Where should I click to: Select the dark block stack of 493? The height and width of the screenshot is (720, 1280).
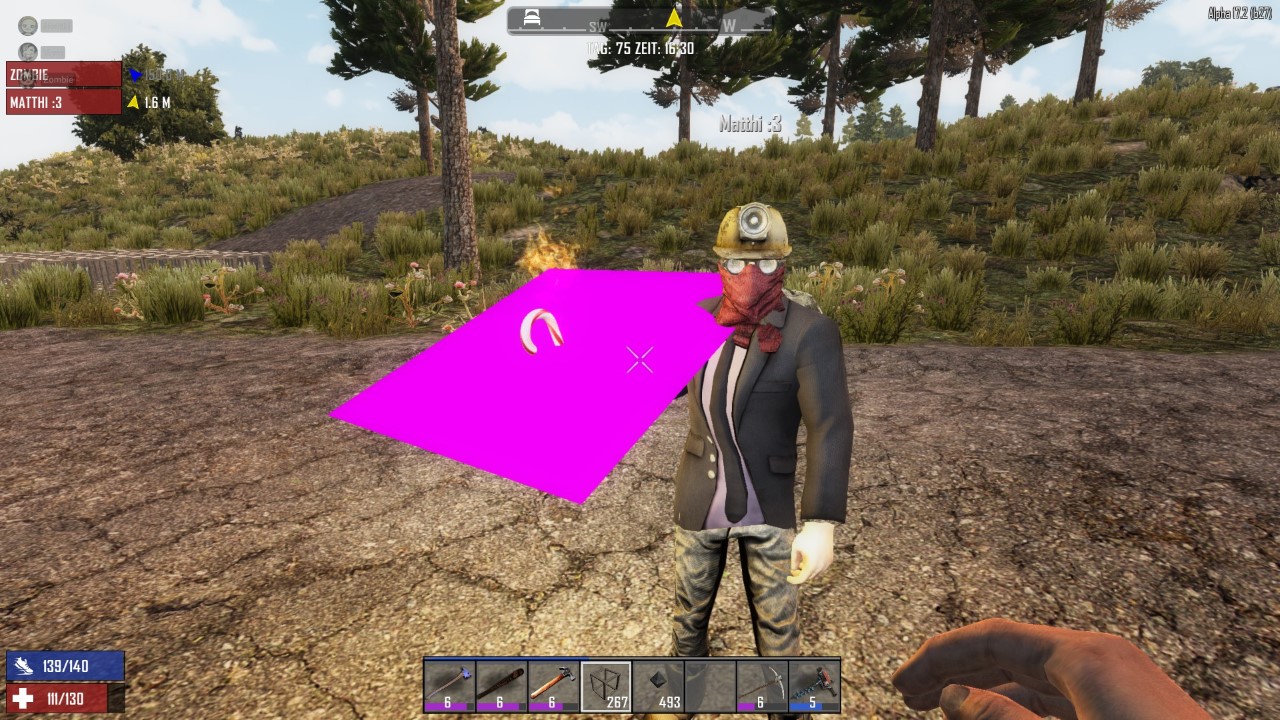point(658,686)
